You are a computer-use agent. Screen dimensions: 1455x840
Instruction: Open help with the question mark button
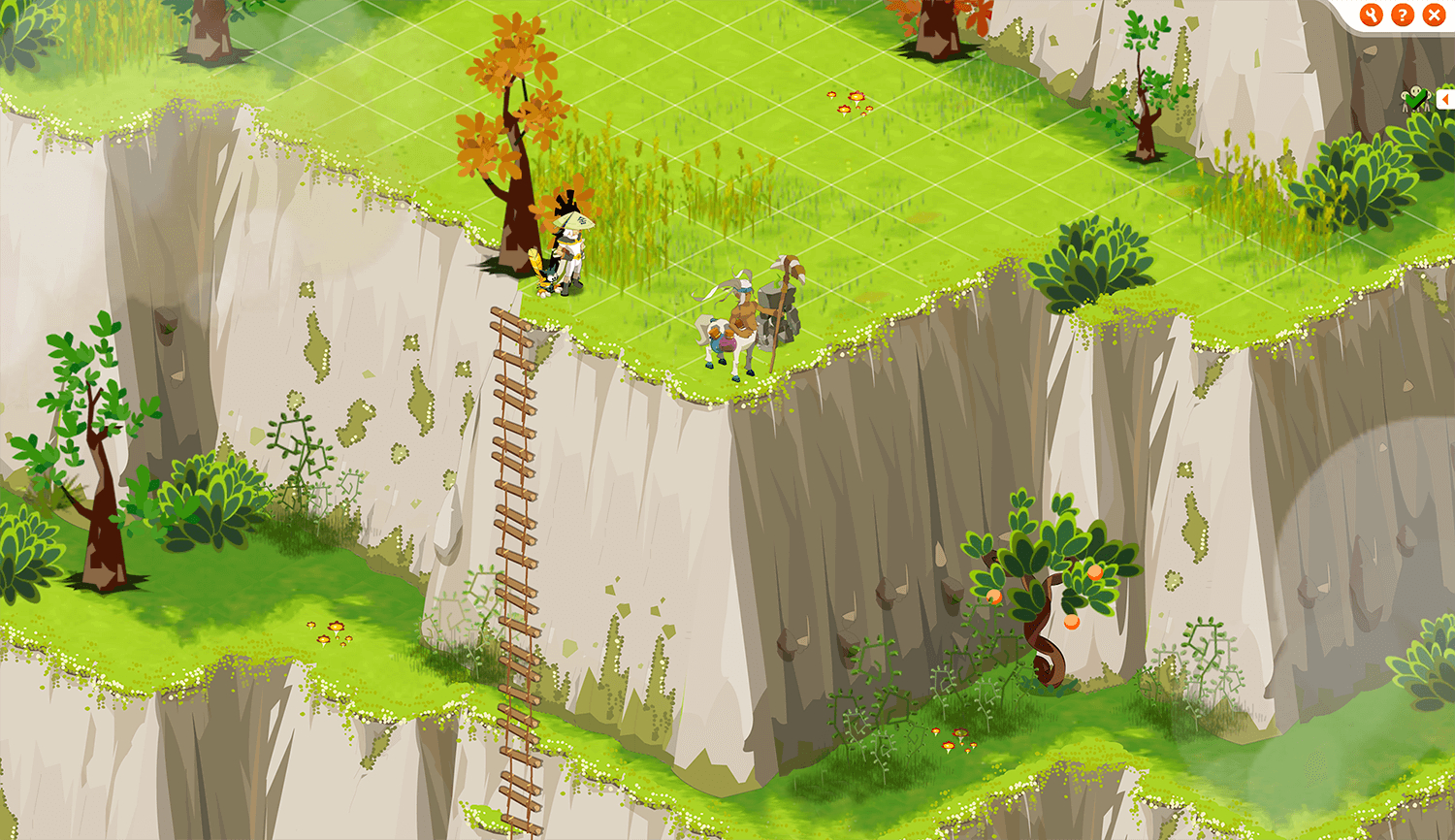1402,15
